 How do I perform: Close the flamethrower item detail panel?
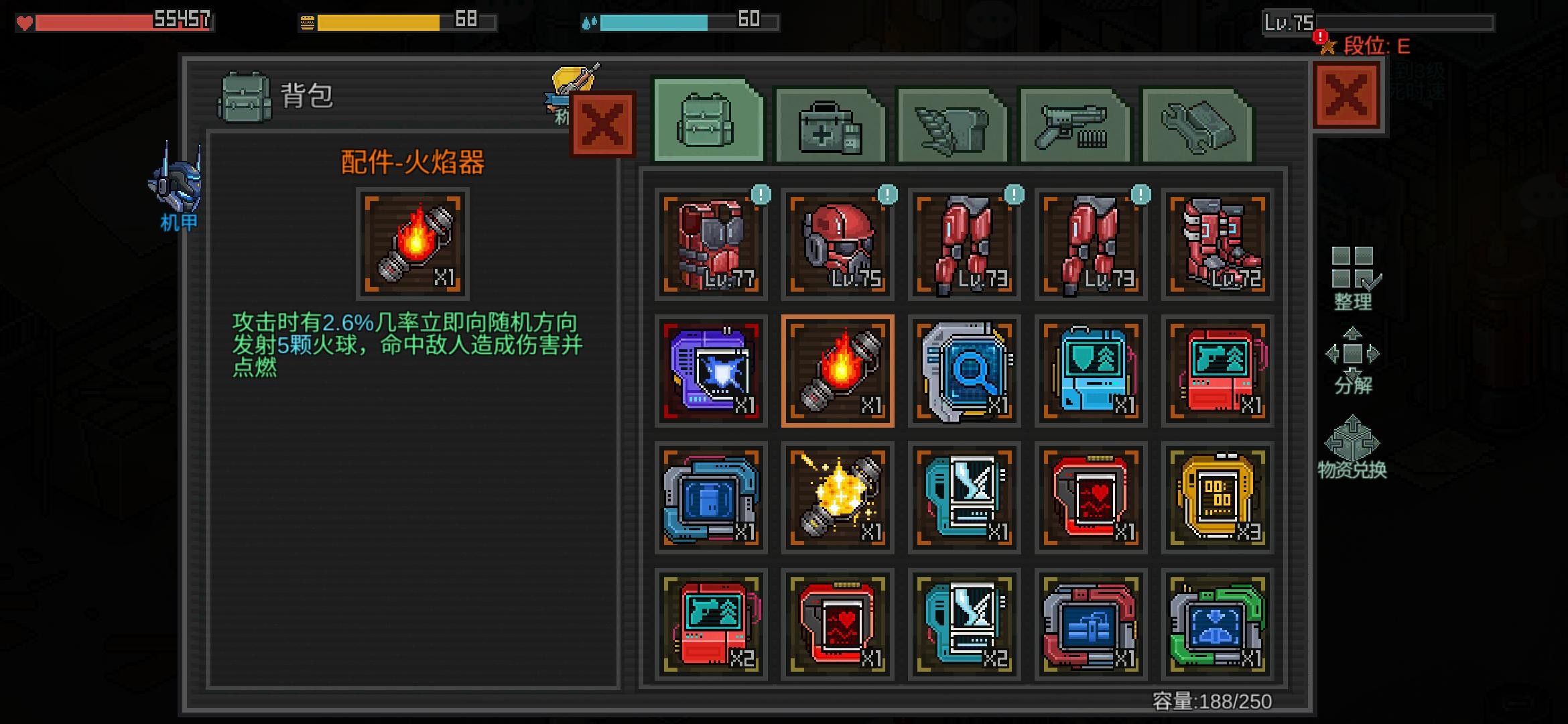click(602, 125)
